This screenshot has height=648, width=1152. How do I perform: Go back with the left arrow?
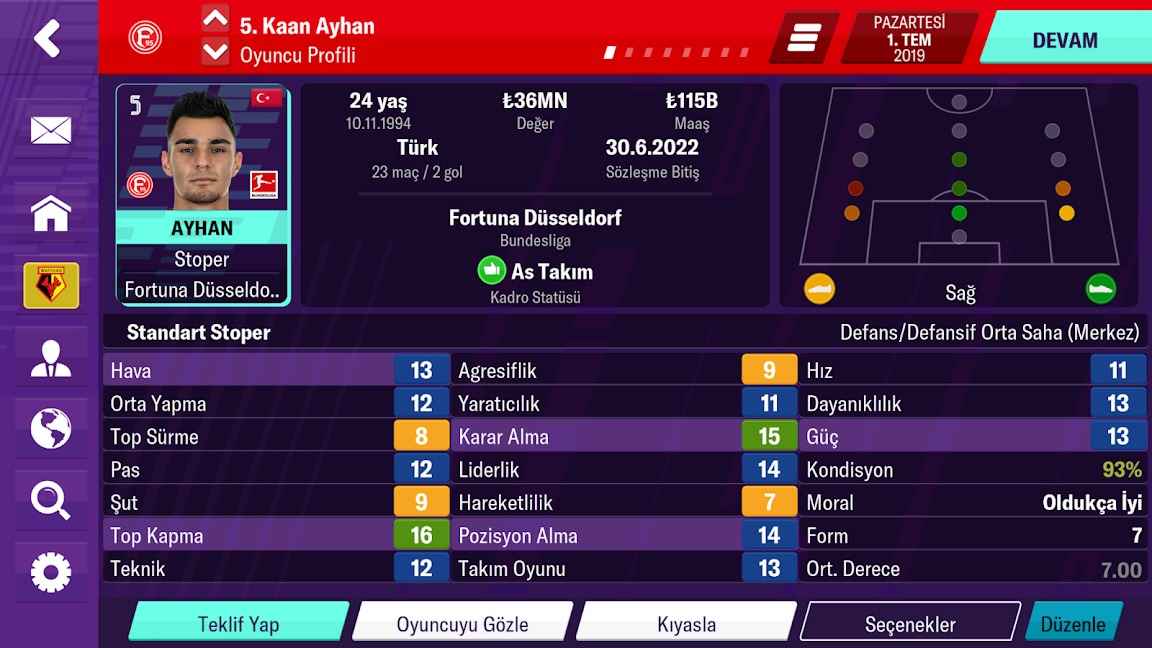tap(47, 38)
